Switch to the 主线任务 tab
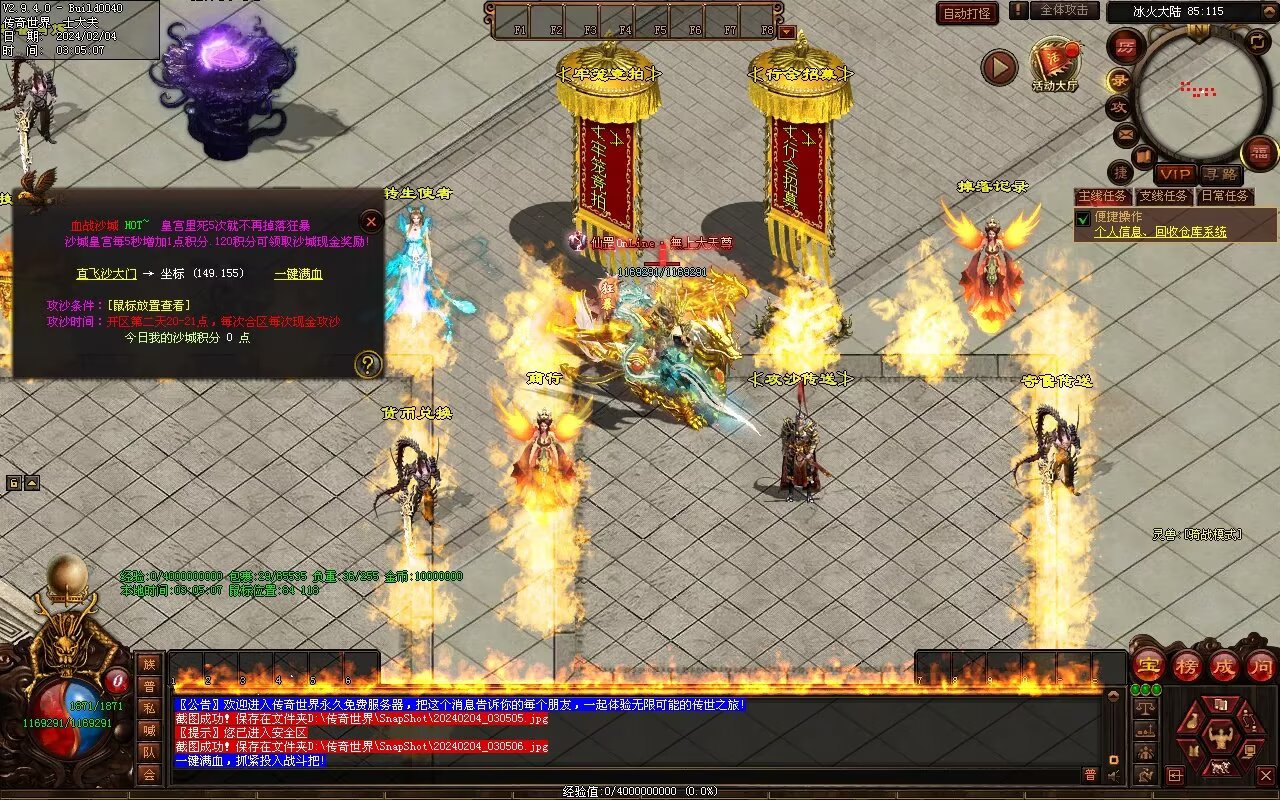 1104,196
